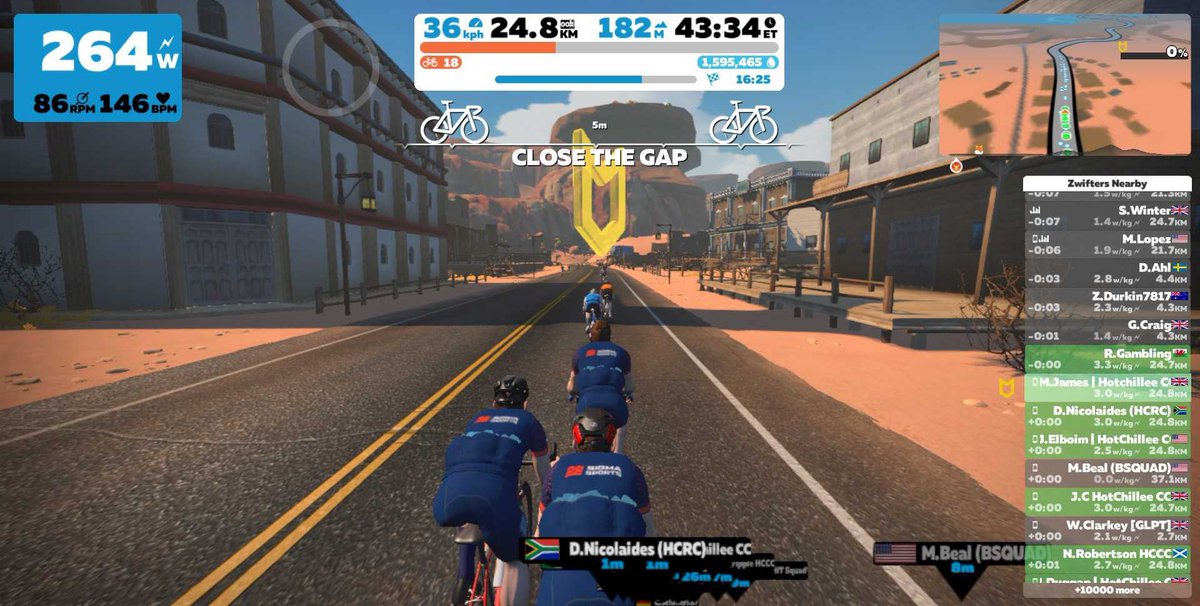Click the power readout panel showing 264 W
The width and height of the screenshot is (1200, 606).
pos(97,67)
